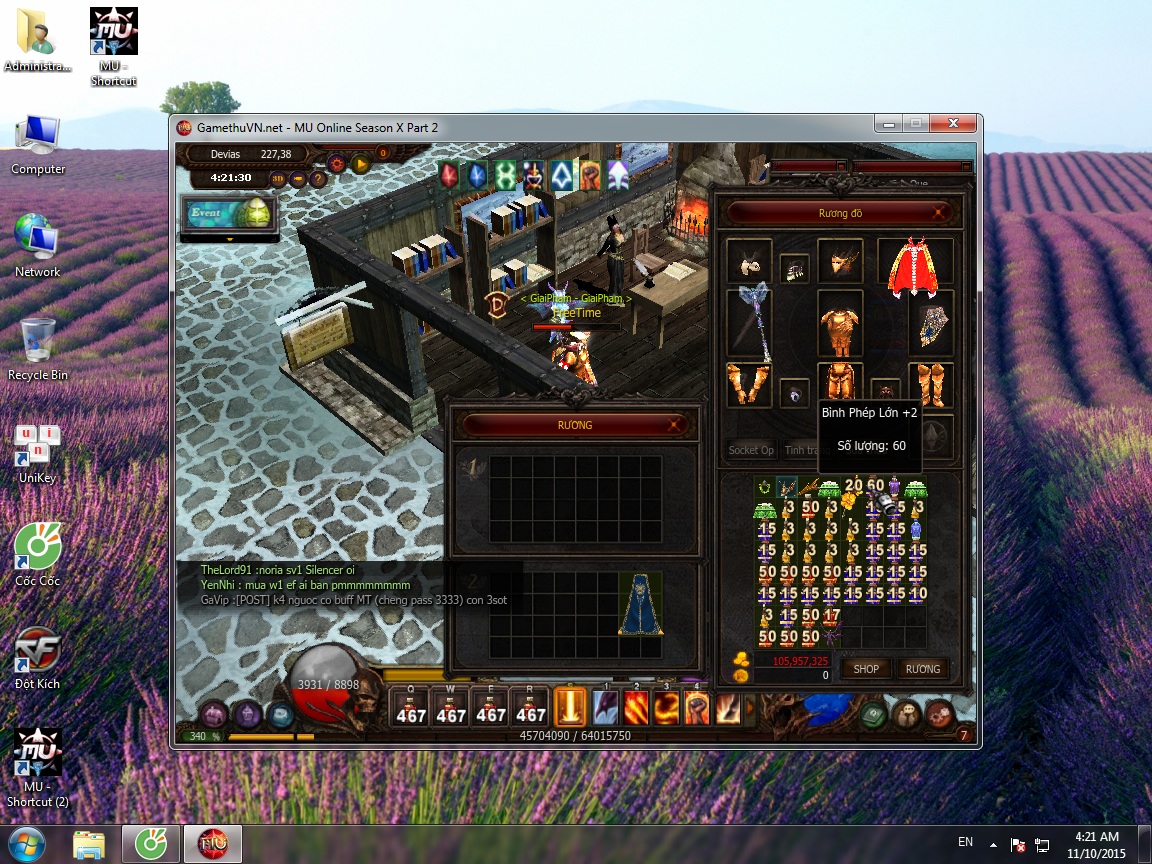This screenshot has height=864, width=1152.
Task: Close the Rương đồ inventory panel
Action: (x=938, y=213)
